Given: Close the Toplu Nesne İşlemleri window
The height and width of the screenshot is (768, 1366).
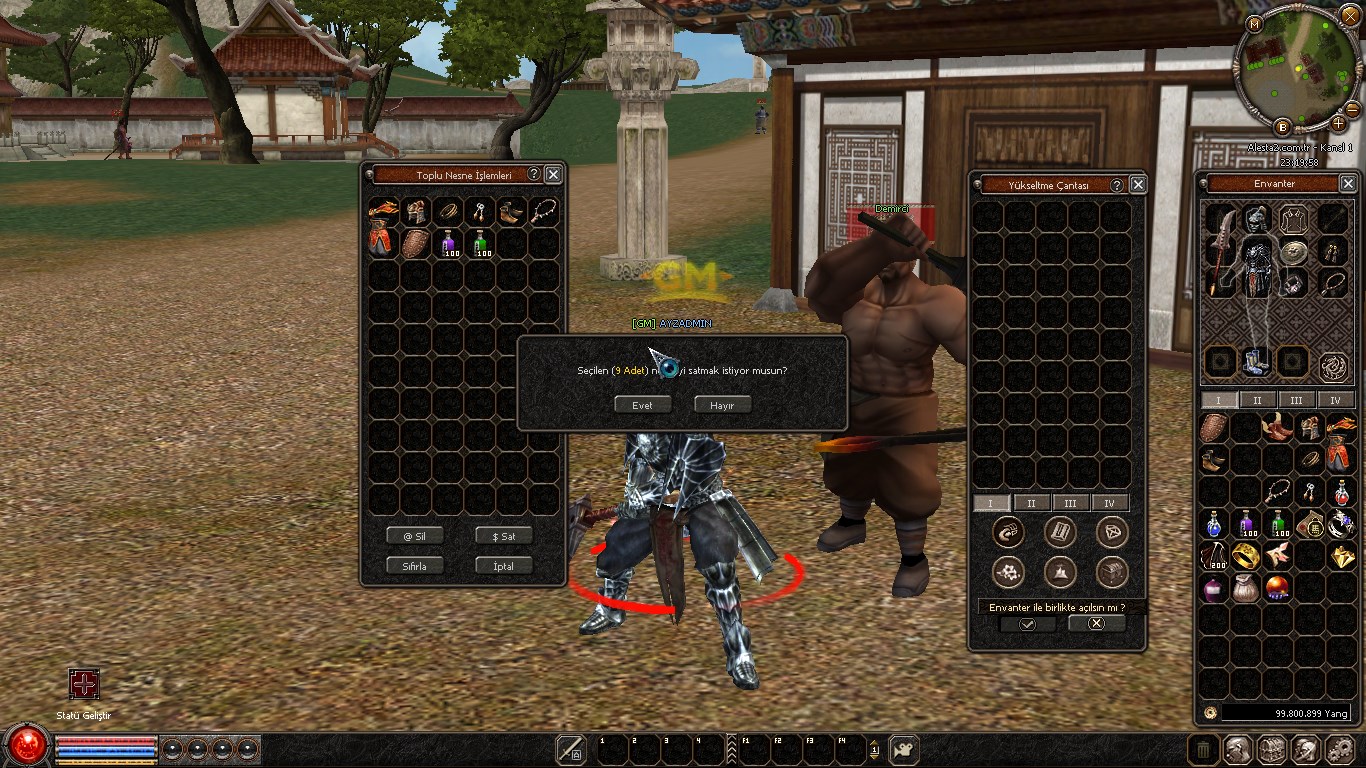Looking at the screenshot, I should [x=553, y=174].
